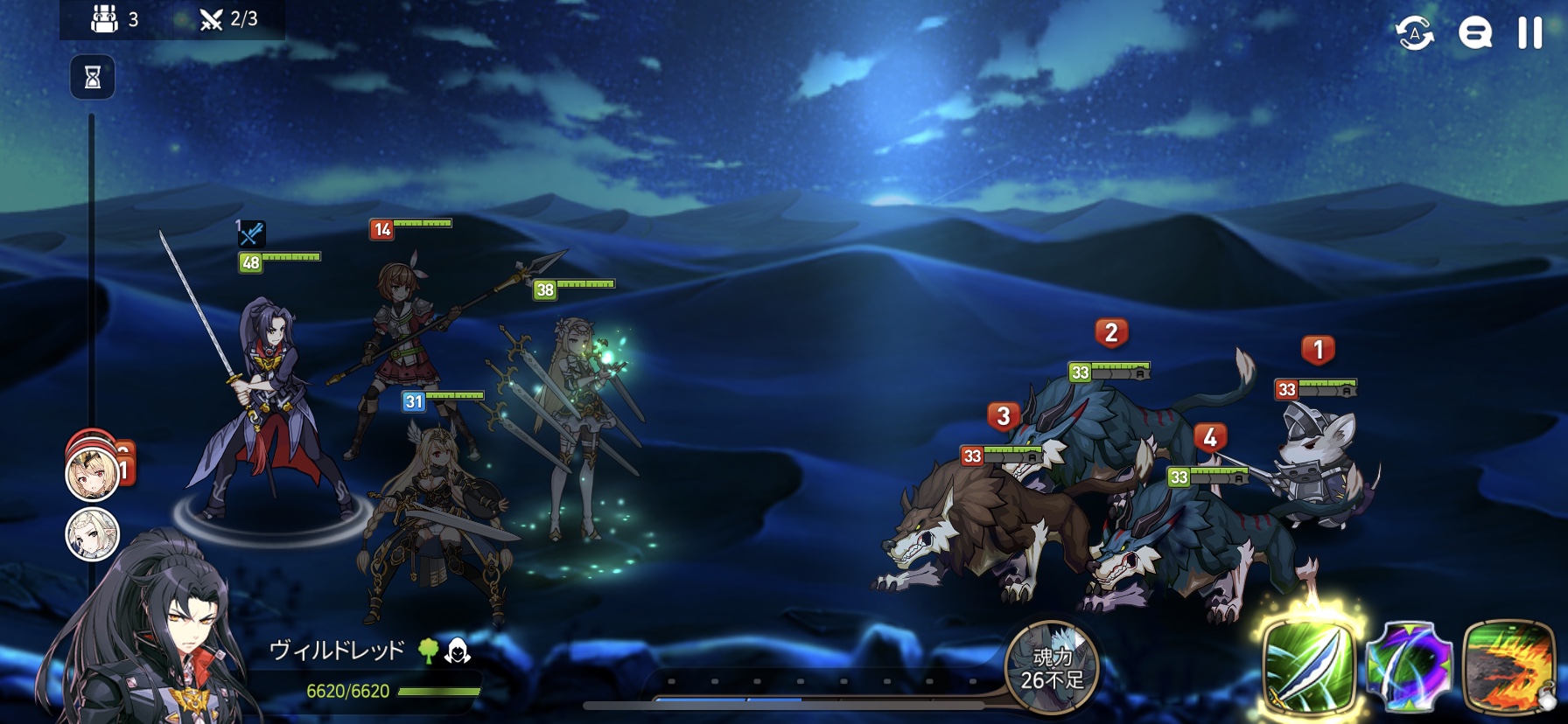Select the white-haired hero turn order portrait
Image resolution: width=1568 pixels, height=724 pixels.
point(93,533)
